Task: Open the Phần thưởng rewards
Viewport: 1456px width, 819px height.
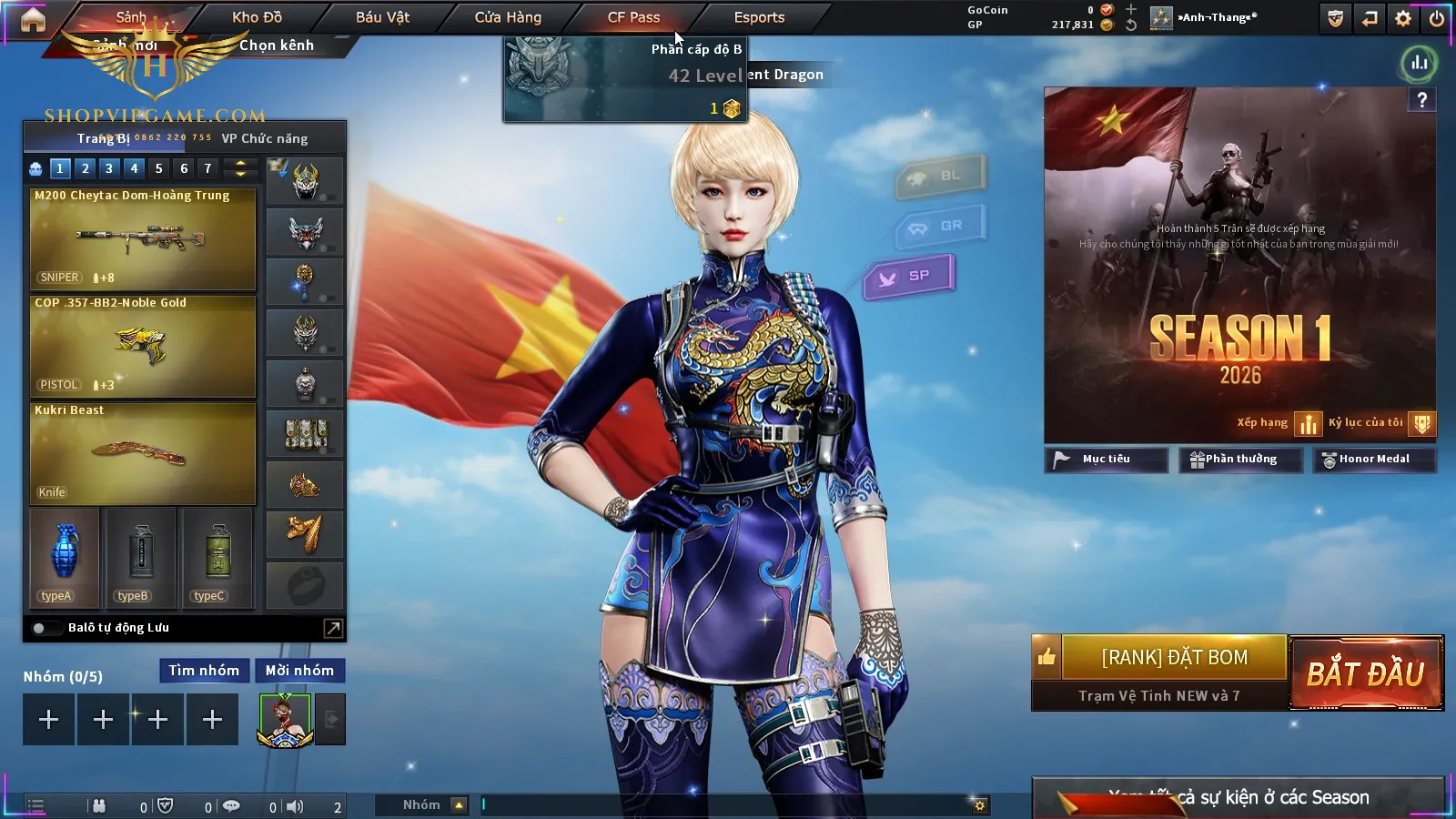Action: 1239,460
